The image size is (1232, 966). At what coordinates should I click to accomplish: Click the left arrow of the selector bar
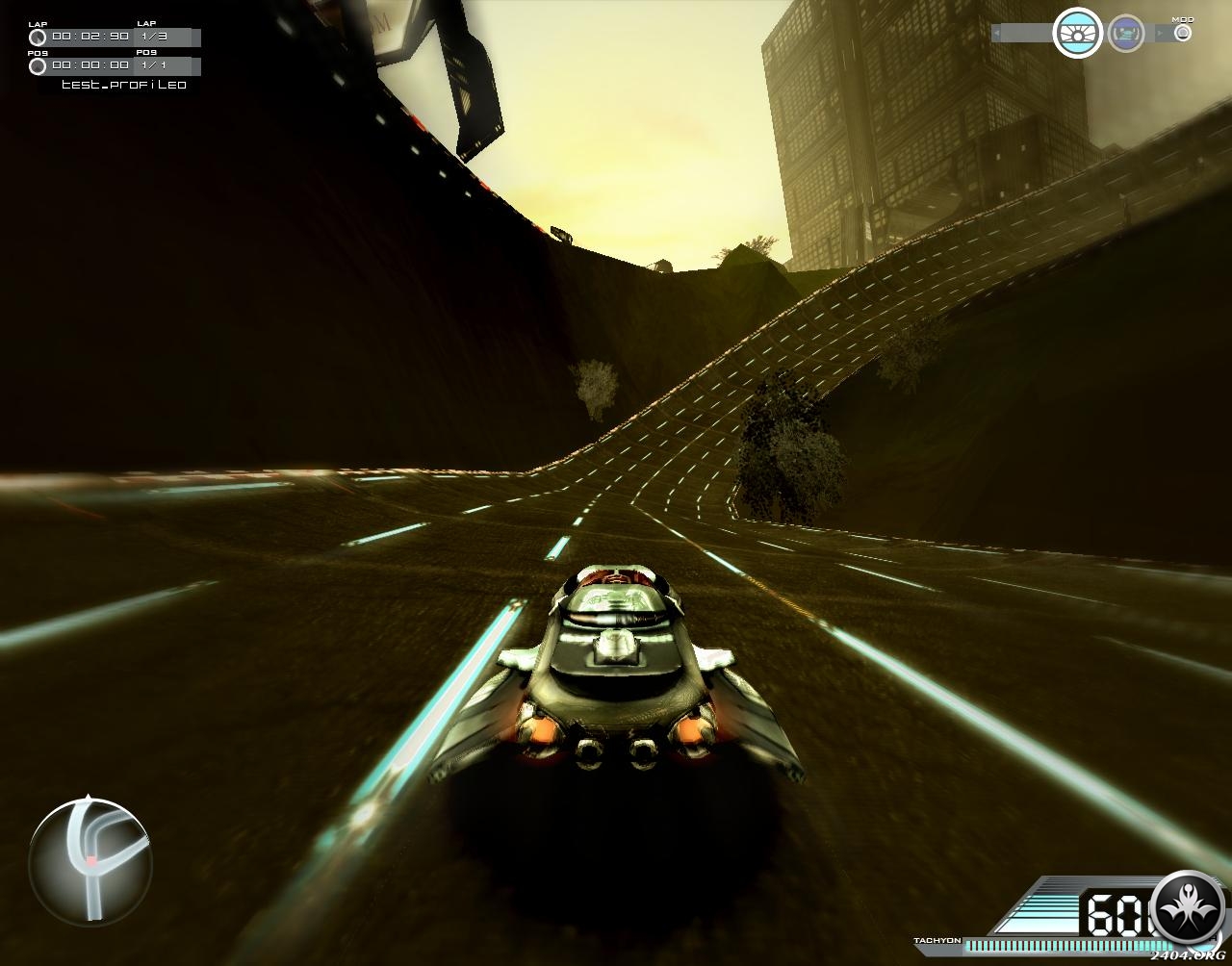[x=996, y=34]
